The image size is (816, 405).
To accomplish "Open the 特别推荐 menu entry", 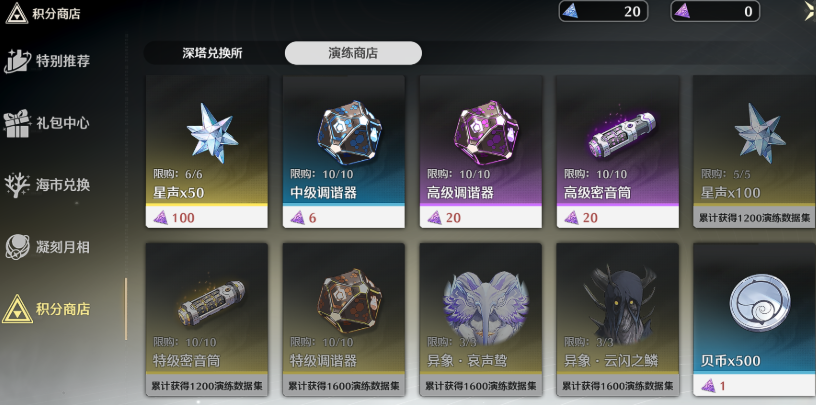I will click(62, 61).
